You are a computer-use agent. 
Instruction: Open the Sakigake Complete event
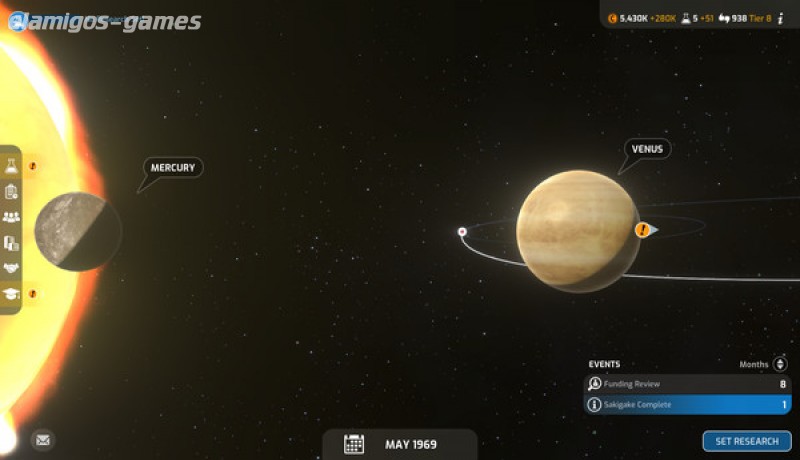687,405
